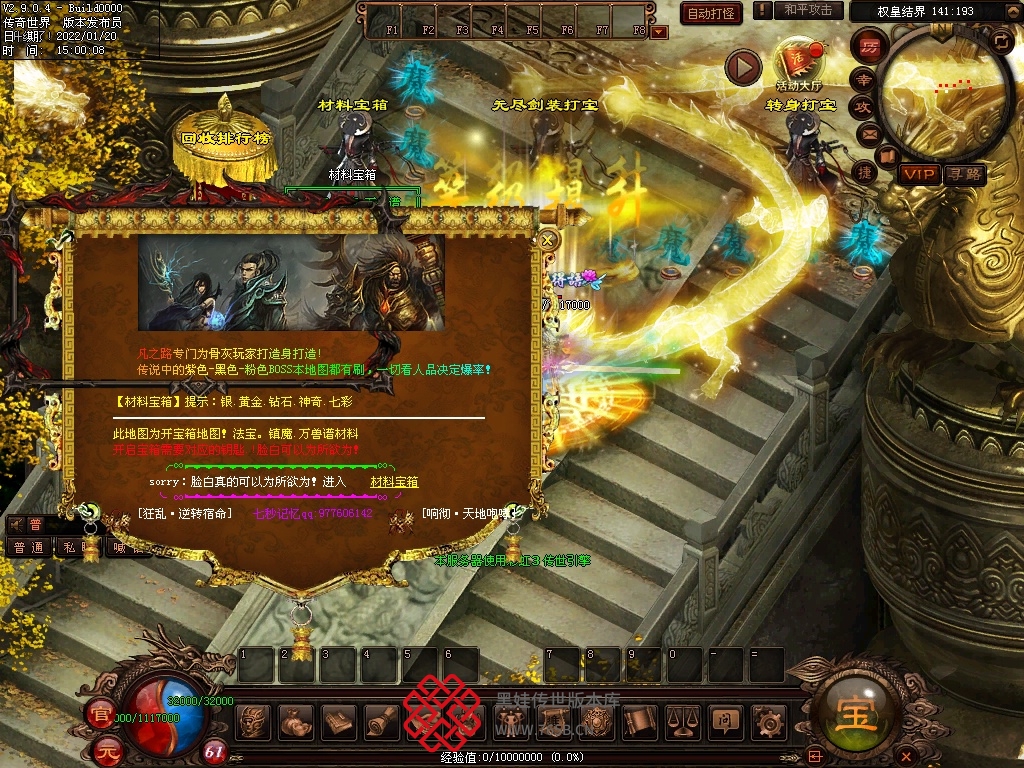
Task: Change the 和平攻击 attack mode
Action: click(808, 10)
